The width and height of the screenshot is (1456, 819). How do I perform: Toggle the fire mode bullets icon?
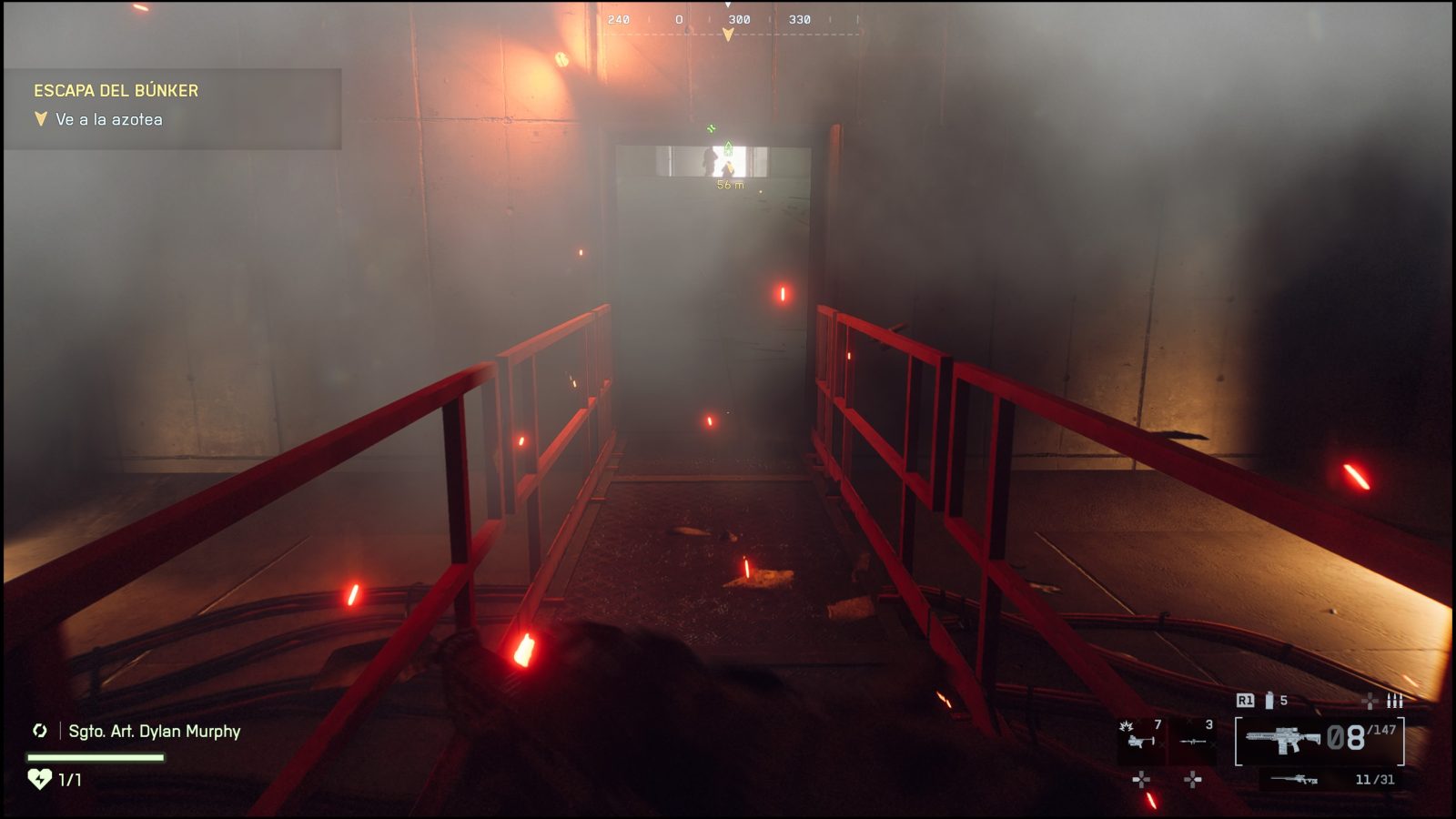tap(1394, 701)
